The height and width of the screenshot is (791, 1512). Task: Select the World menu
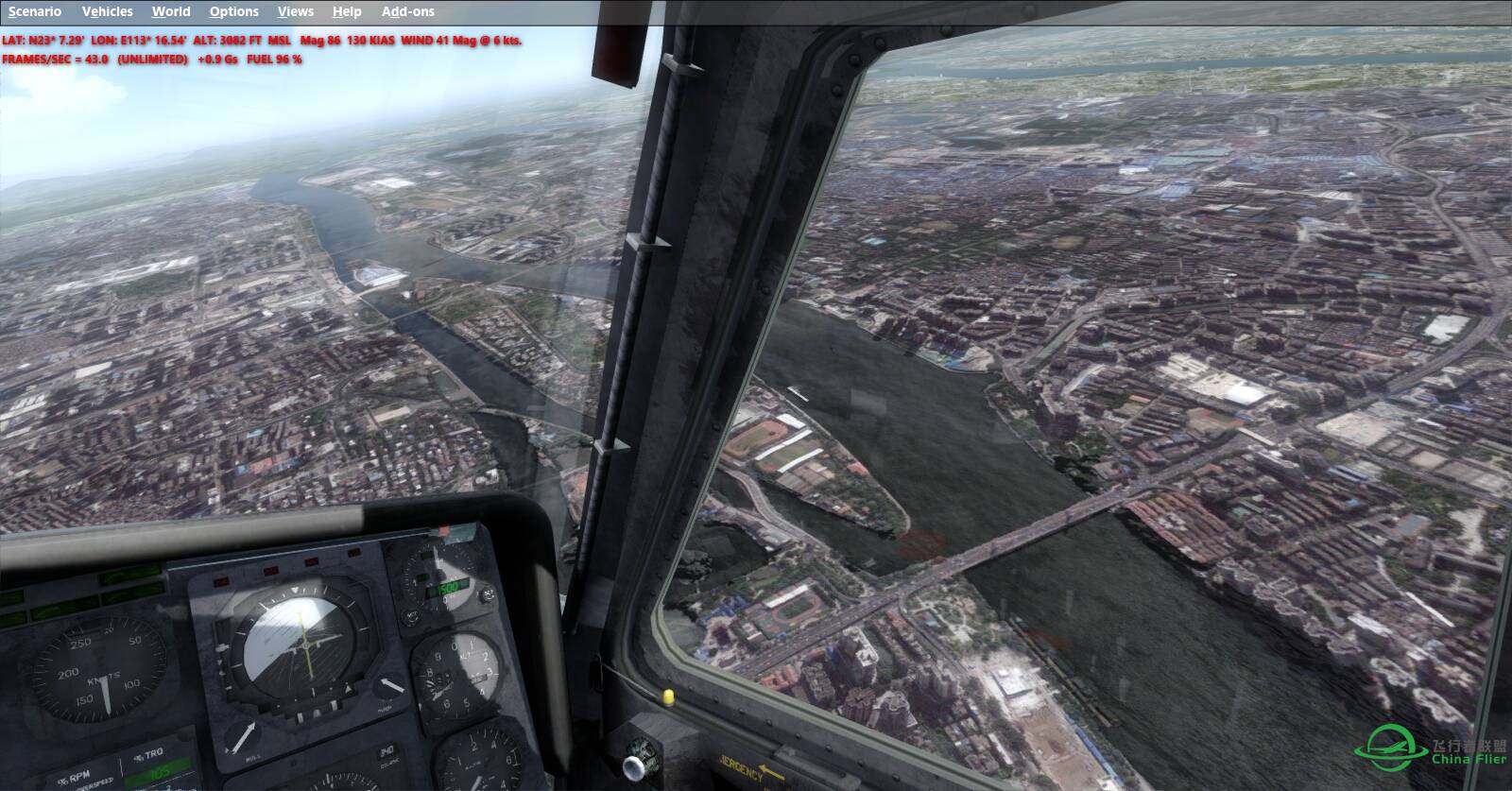tap(171, 11)
